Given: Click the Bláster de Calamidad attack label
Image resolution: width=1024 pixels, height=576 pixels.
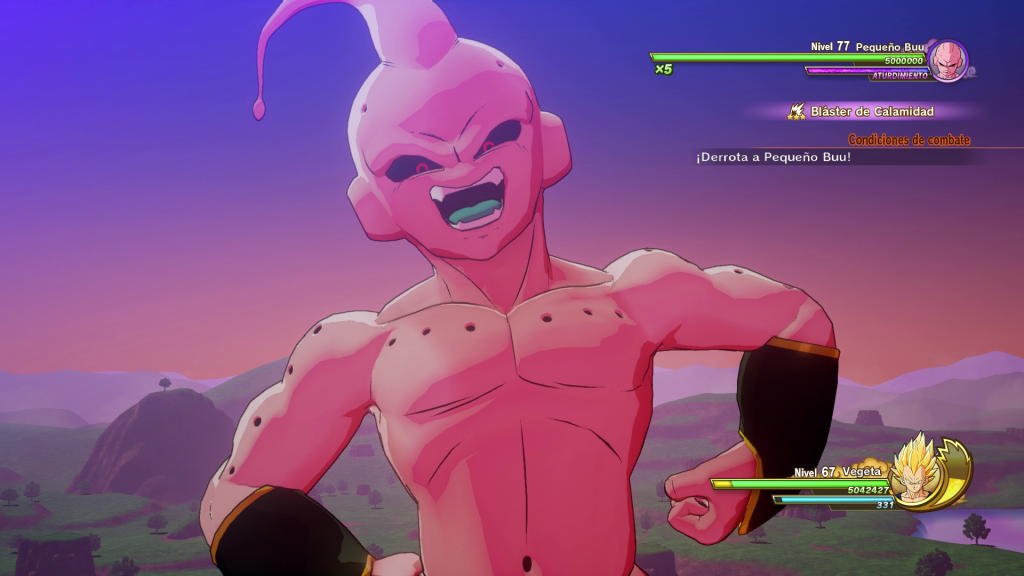Looking at the screenshot, I should point(872,112).
